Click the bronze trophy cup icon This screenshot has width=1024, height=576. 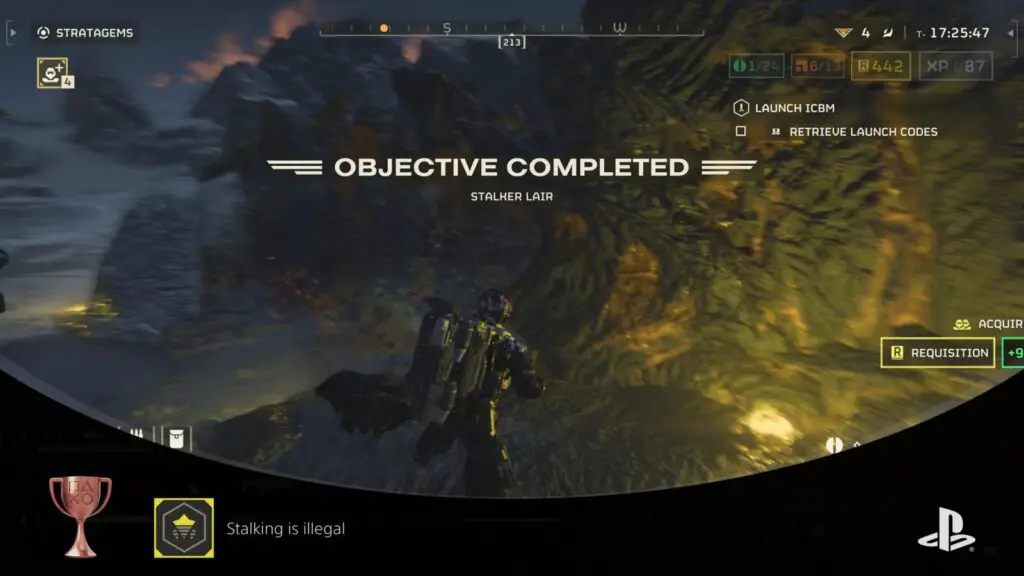tap(80, 515)
